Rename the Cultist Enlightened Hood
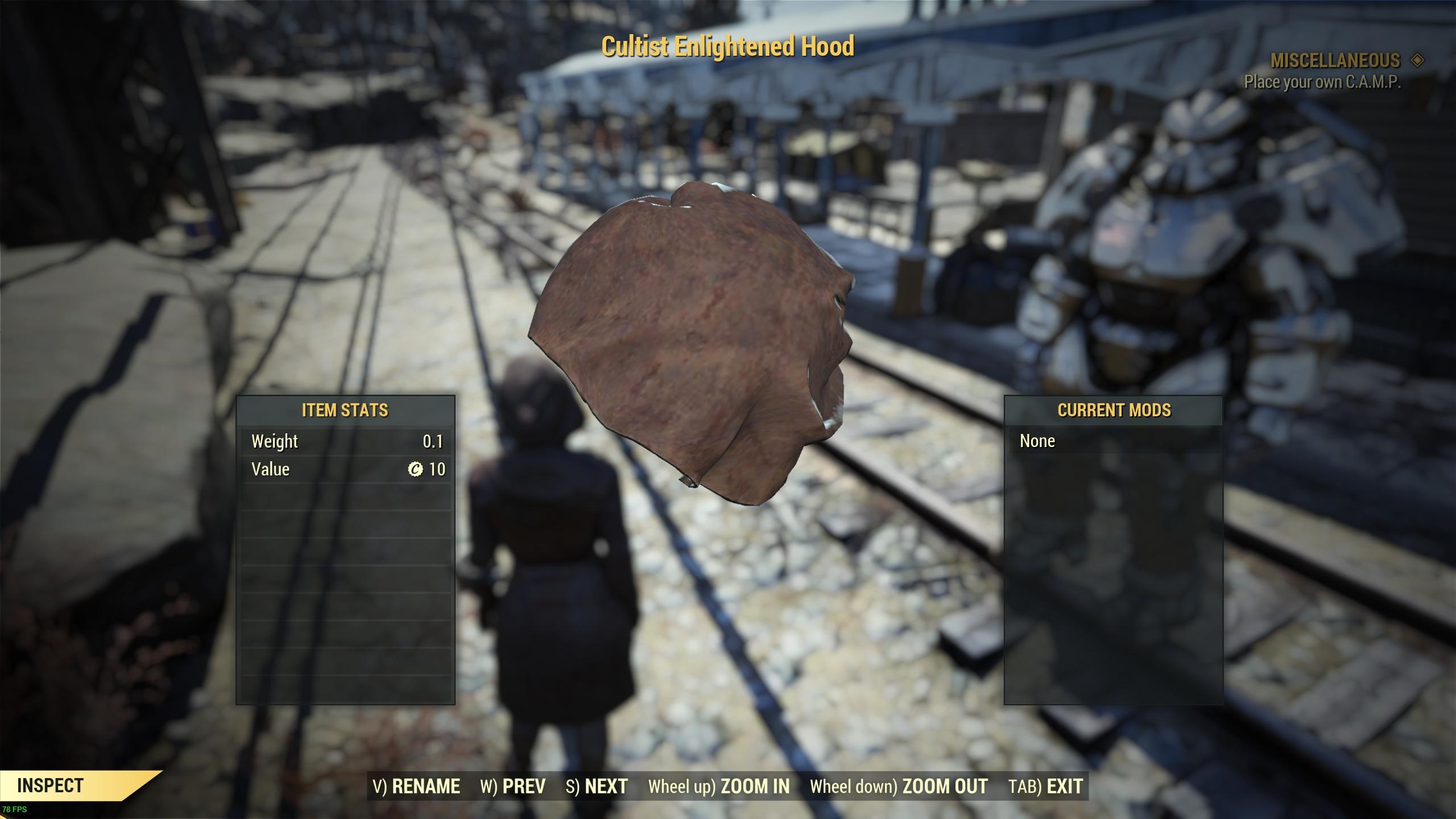The image size is (1456, 819). (x=416, y=786)
